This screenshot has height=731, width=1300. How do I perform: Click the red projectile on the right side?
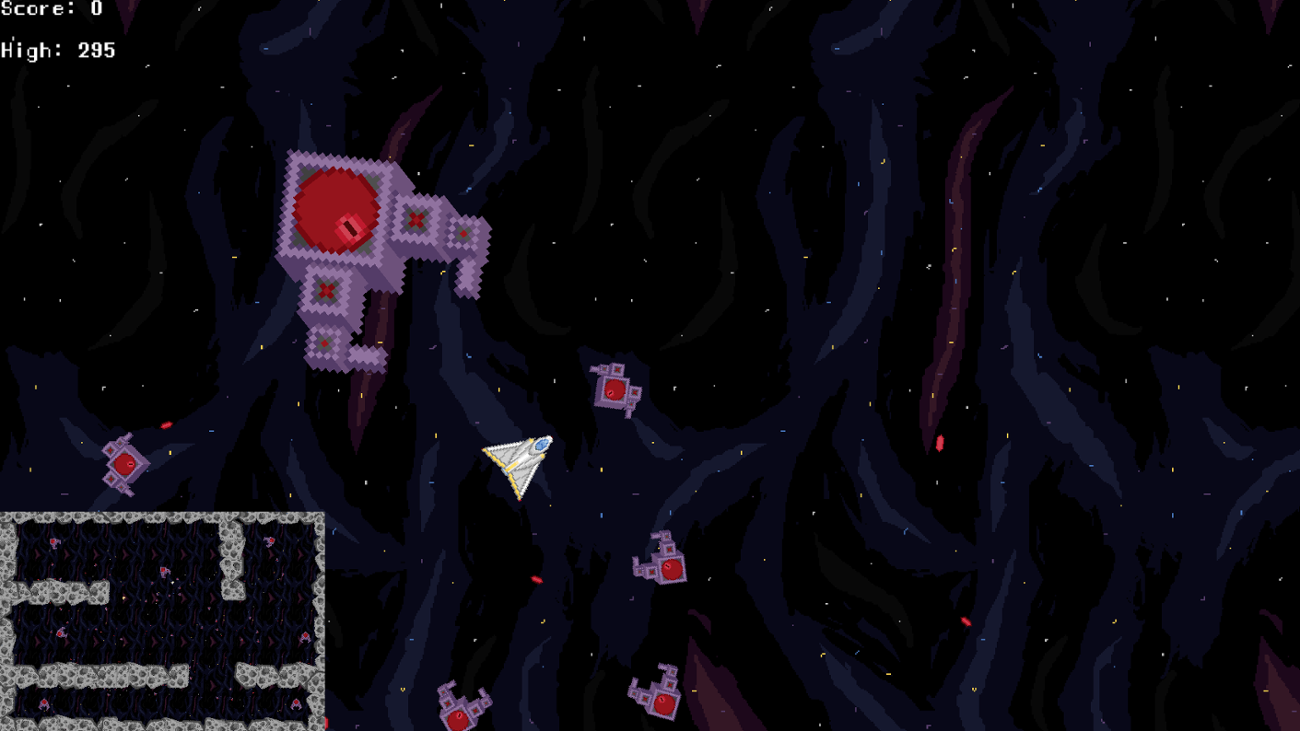[939, 444]
